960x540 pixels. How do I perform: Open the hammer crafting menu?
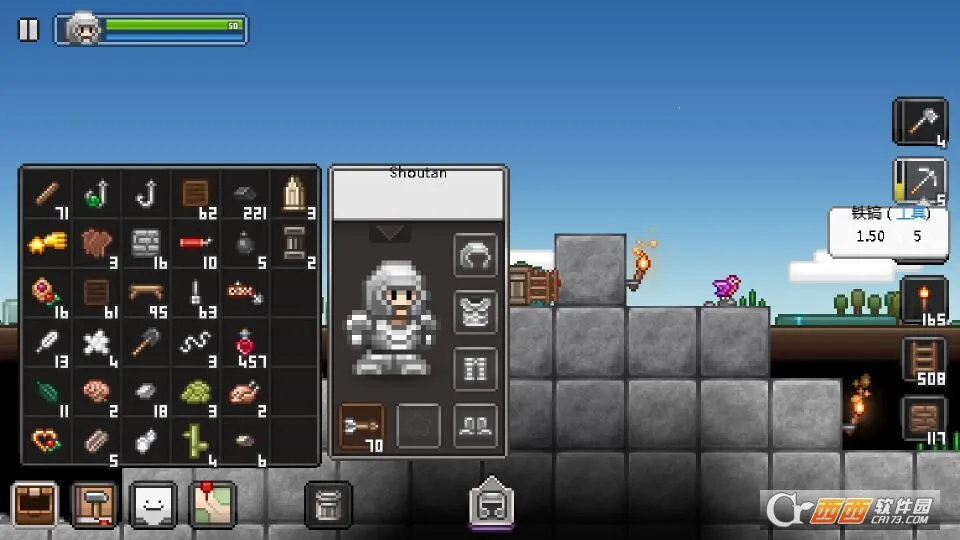95,505
